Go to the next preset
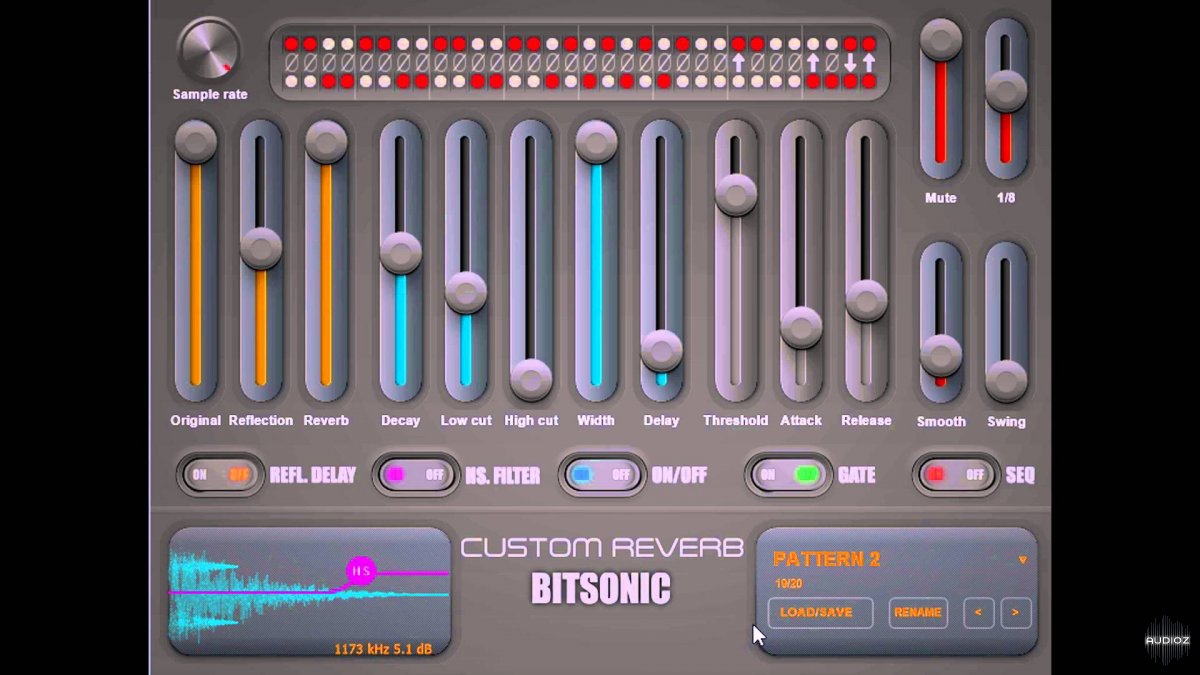This screenshot has height=675, width=1200. [1015, 612]
